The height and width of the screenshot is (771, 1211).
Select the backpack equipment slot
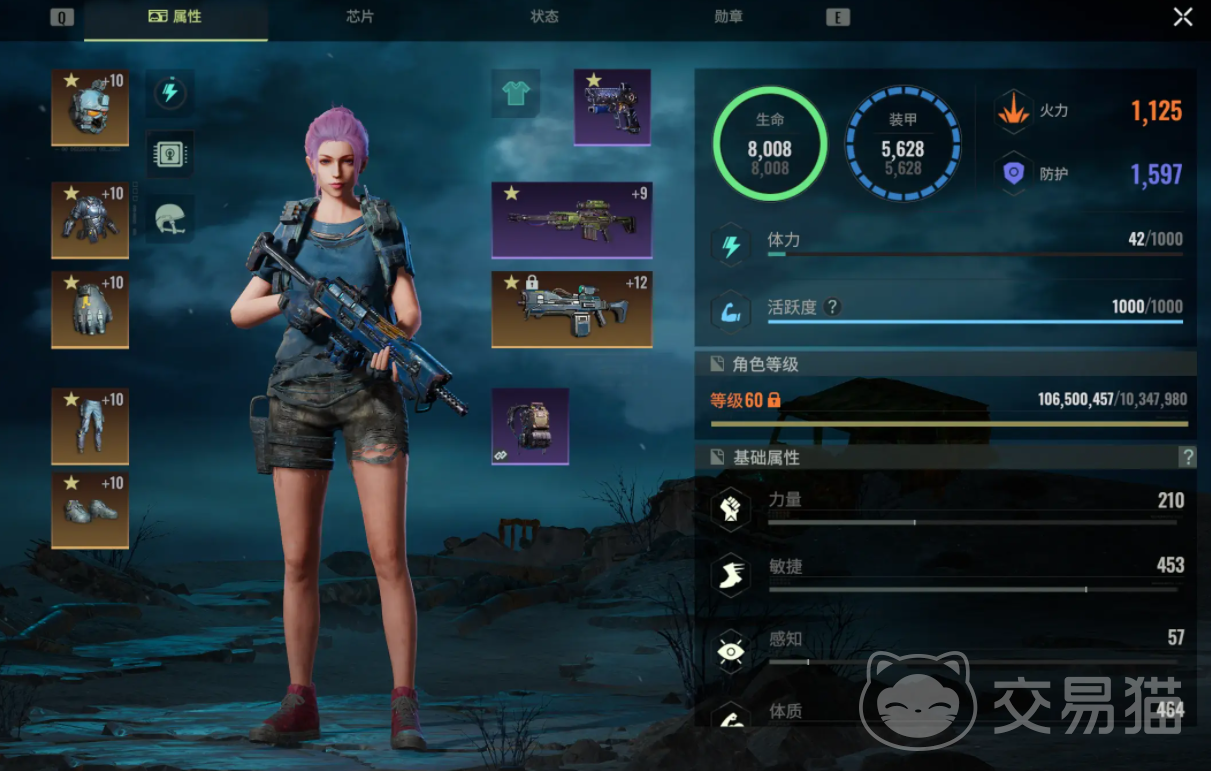tap(530, 427)
